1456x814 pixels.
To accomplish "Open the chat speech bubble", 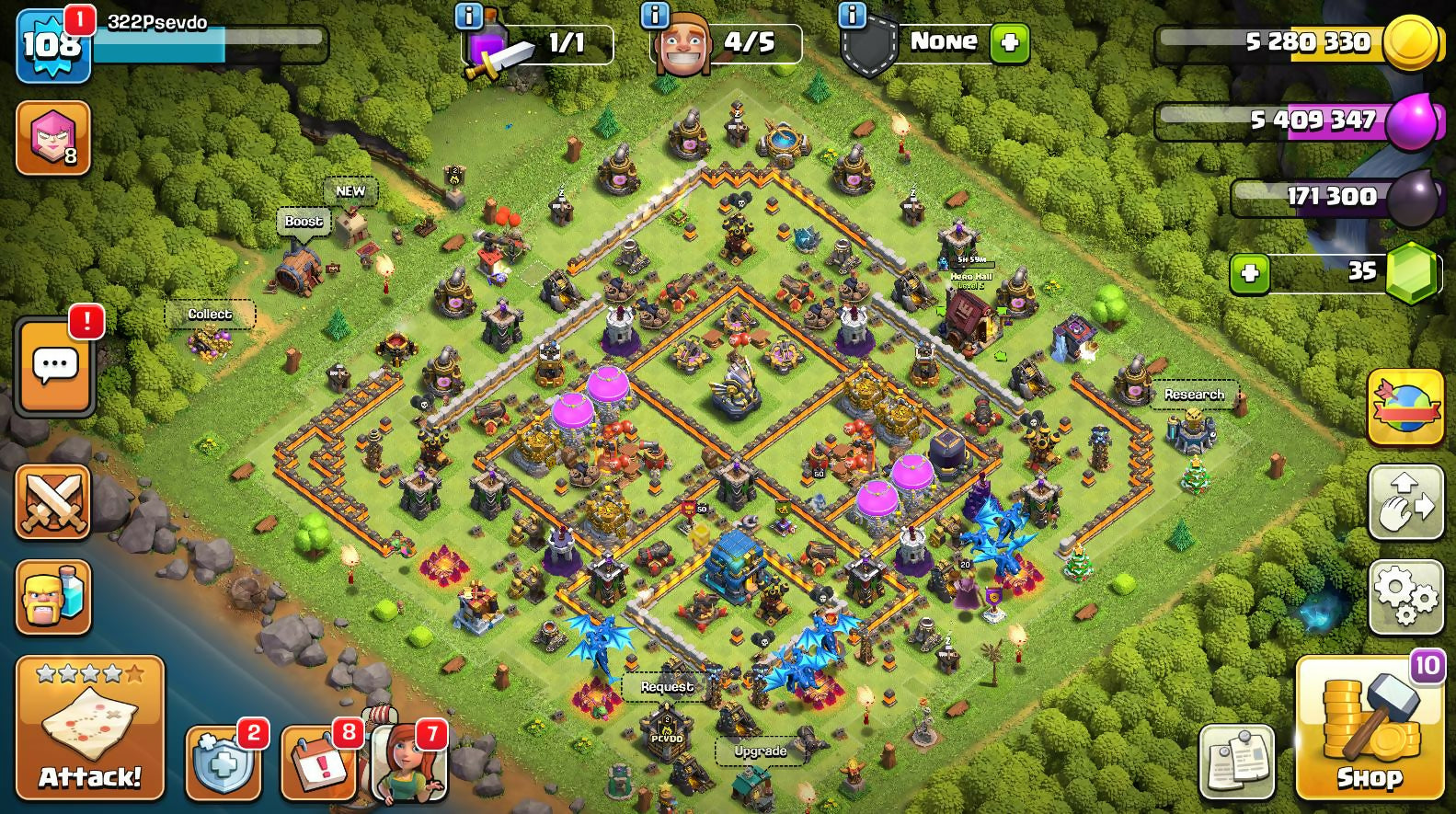I will tap(55, 366).
